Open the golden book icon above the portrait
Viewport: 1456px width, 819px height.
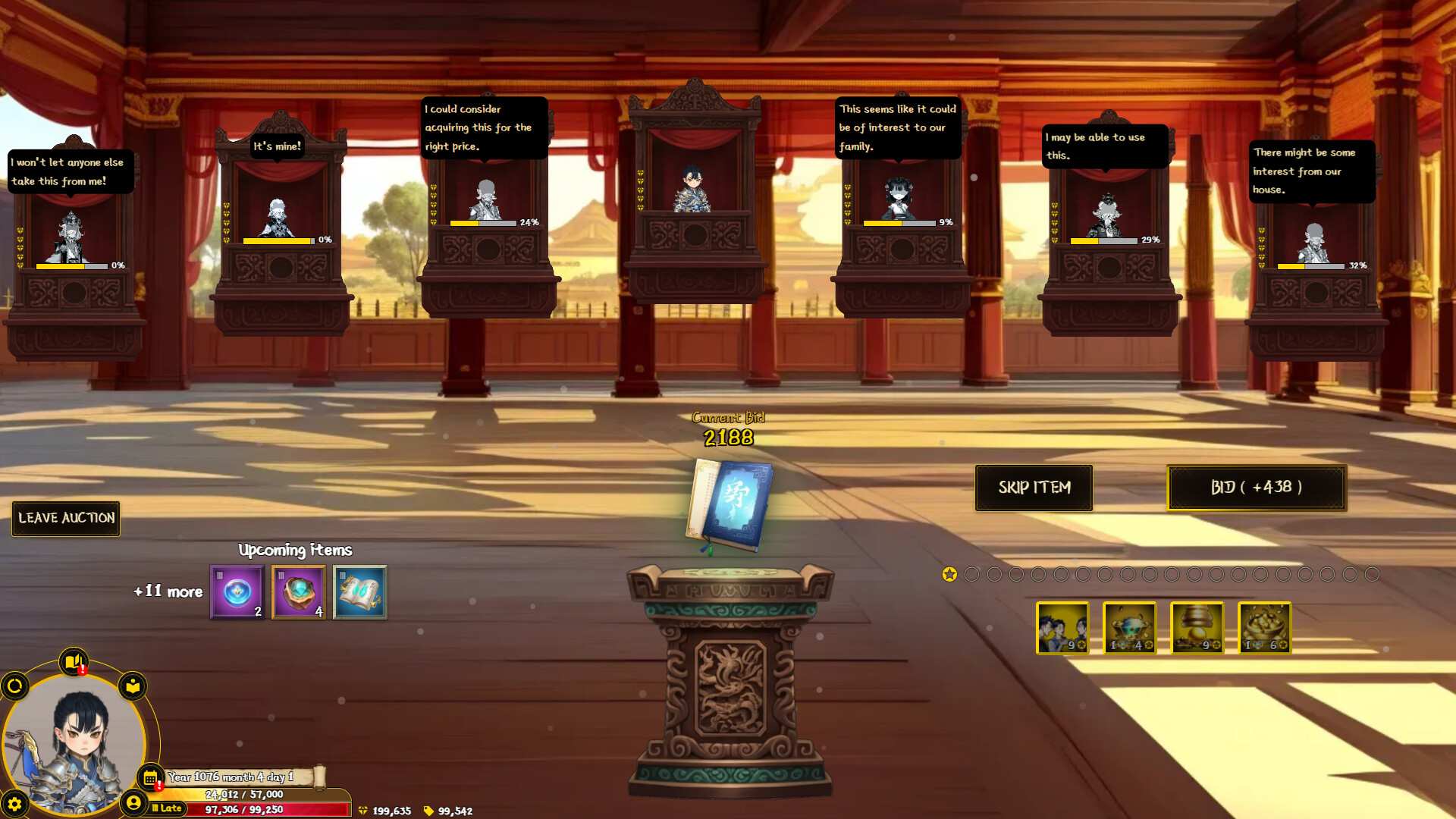point(133,686)
